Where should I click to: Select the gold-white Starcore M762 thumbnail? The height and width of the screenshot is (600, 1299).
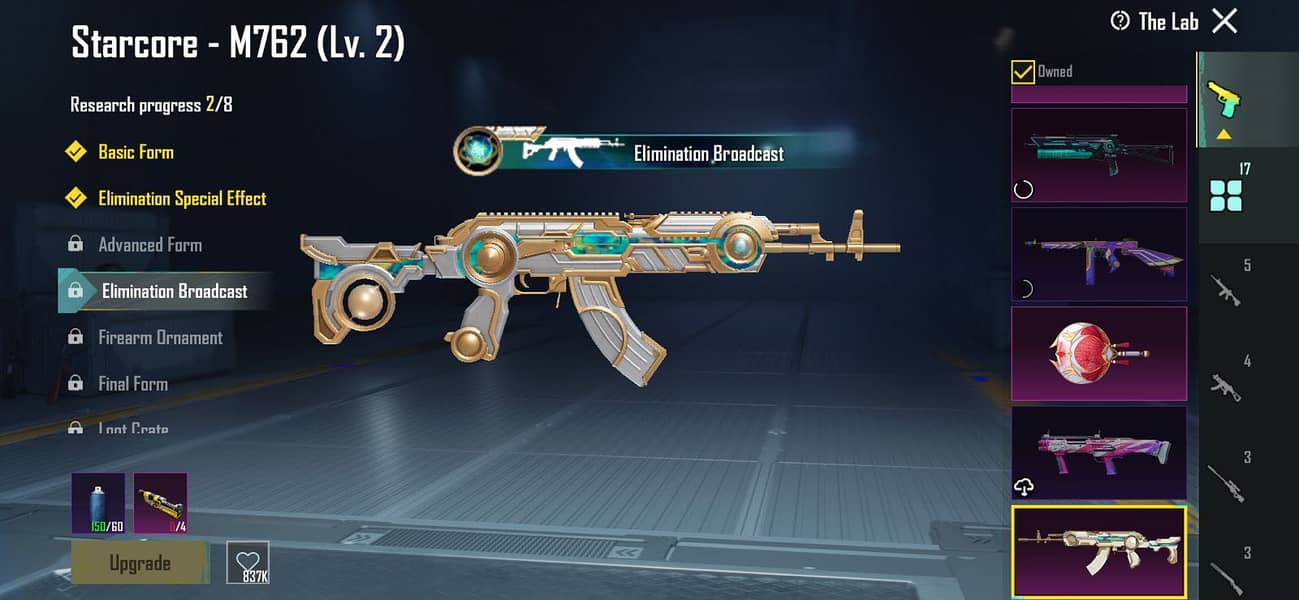pyautogui.click(x=1099, y=551)
